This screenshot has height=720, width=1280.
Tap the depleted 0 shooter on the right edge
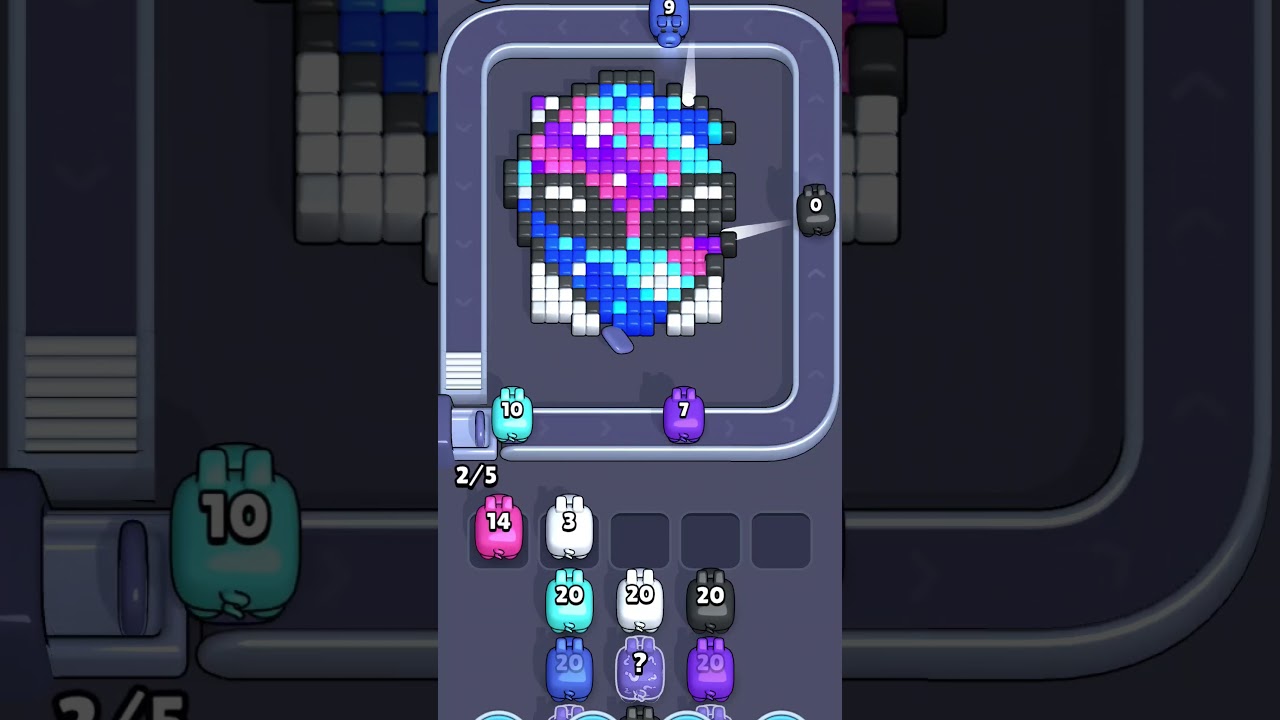(816, 210)
